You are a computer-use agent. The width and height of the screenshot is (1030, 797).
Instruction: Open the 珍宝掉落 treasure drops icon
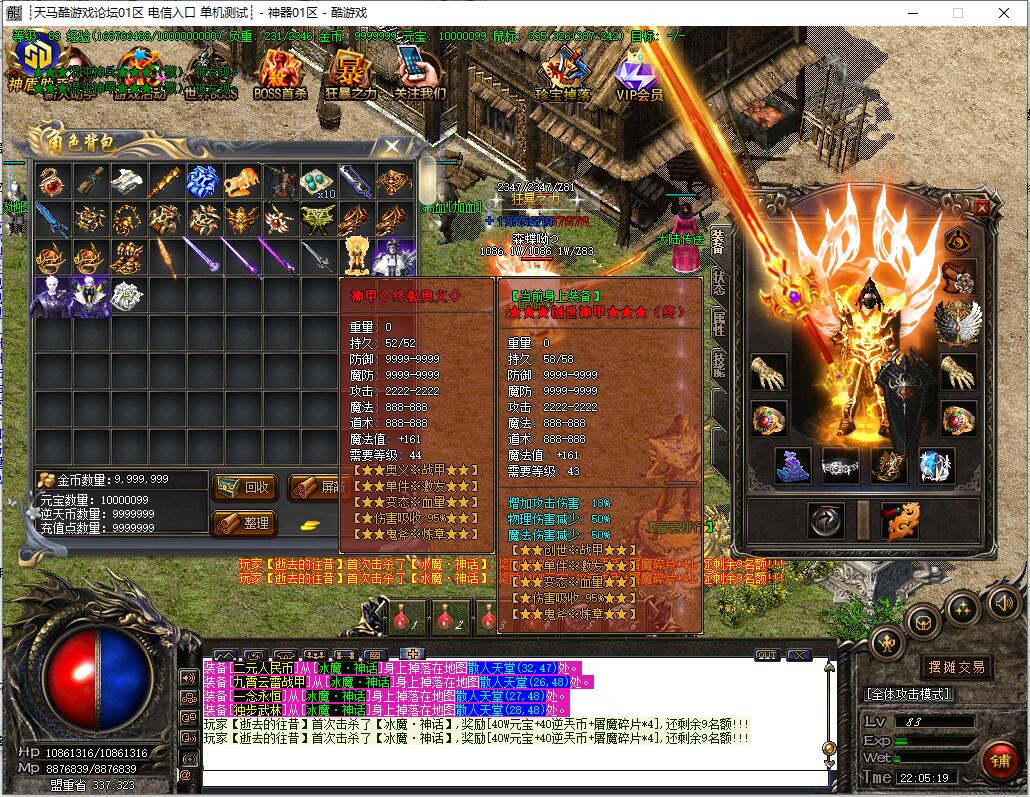tap(564, 73)
